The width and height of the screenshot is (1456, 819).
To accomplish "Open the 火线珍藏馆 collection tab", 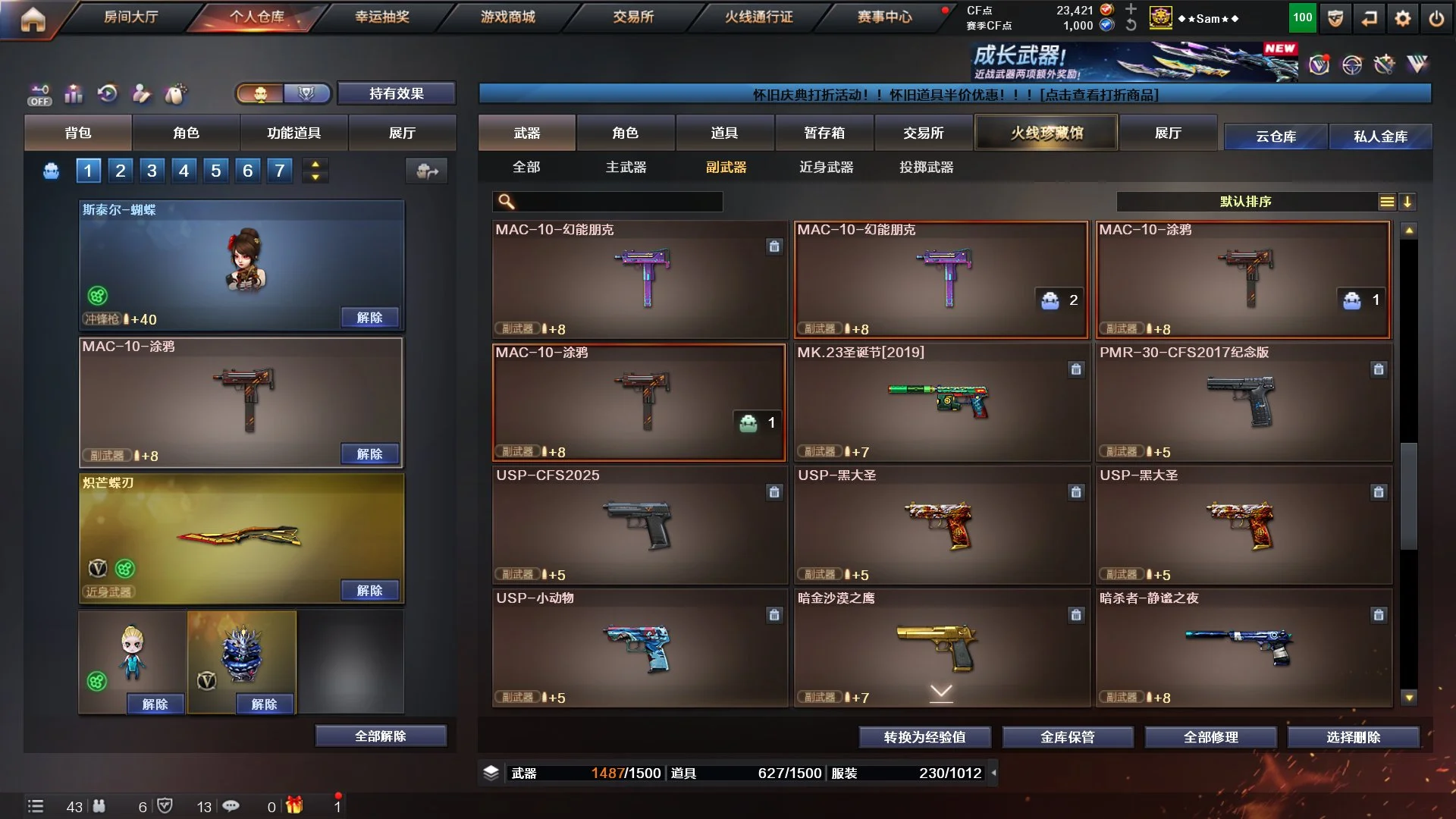I will pyautogui.click(x=1046, y=133).
